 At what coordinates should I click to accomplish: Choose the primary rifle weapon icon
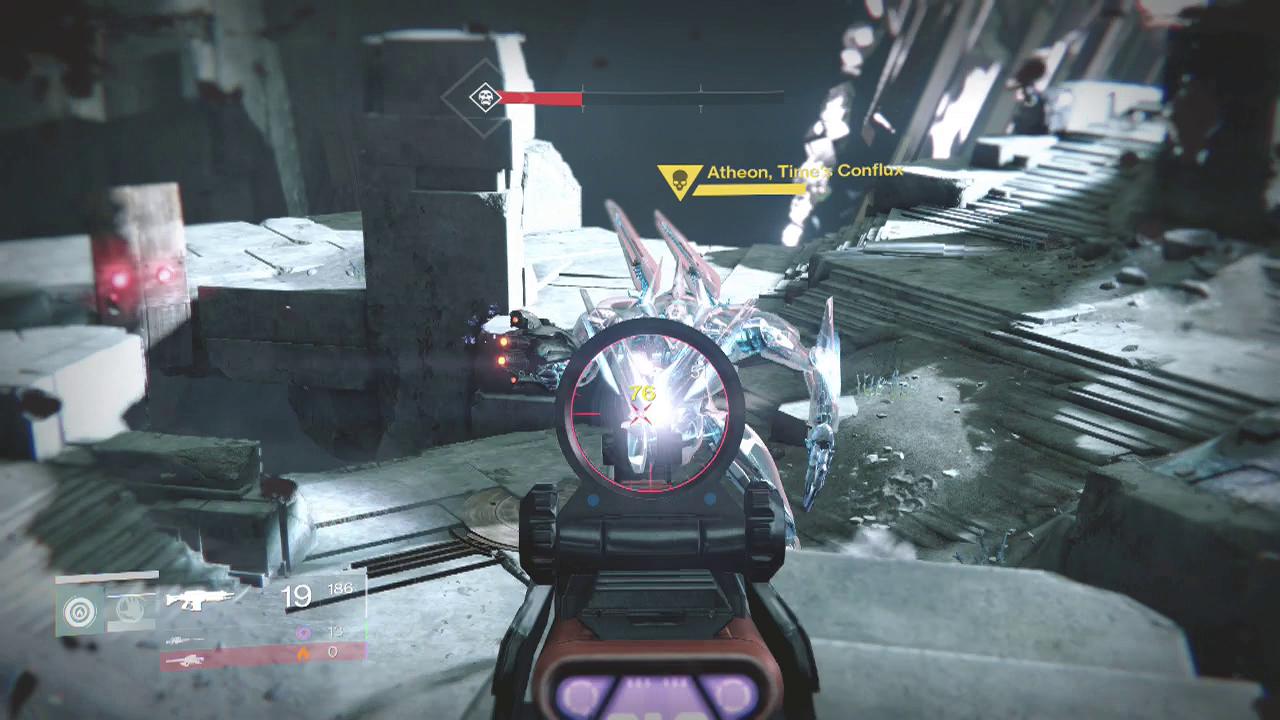click(x=198, y=600)
